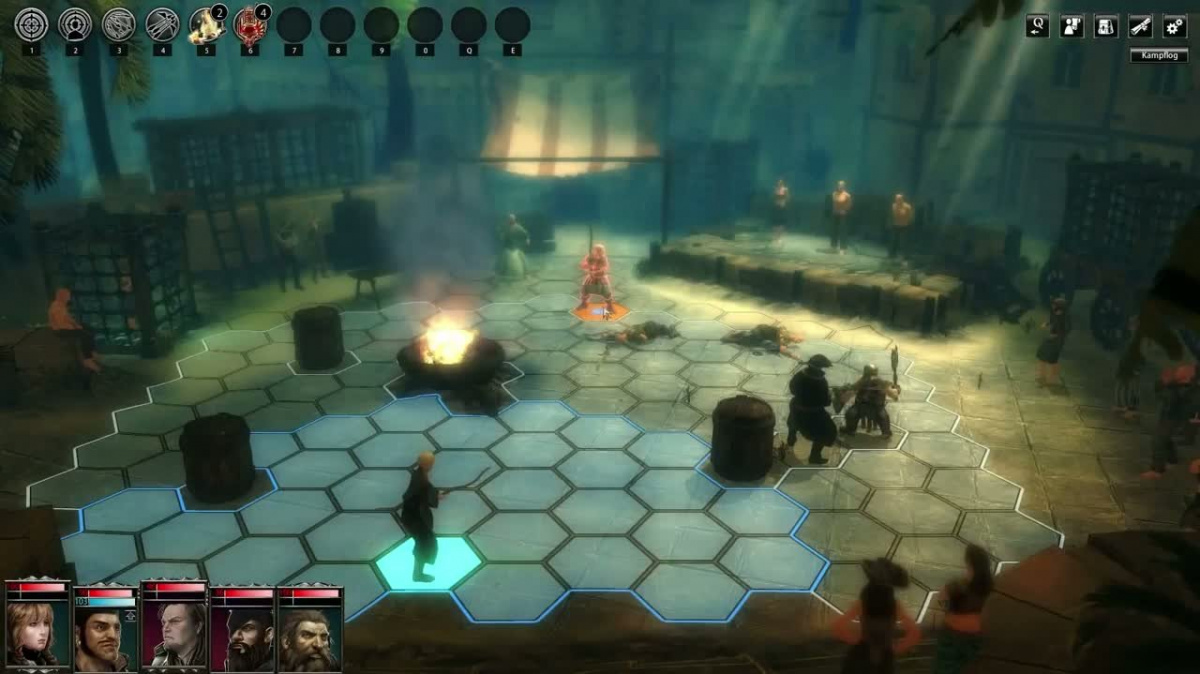
Task: Open the settings gears menu
Action: point(1174,26)
